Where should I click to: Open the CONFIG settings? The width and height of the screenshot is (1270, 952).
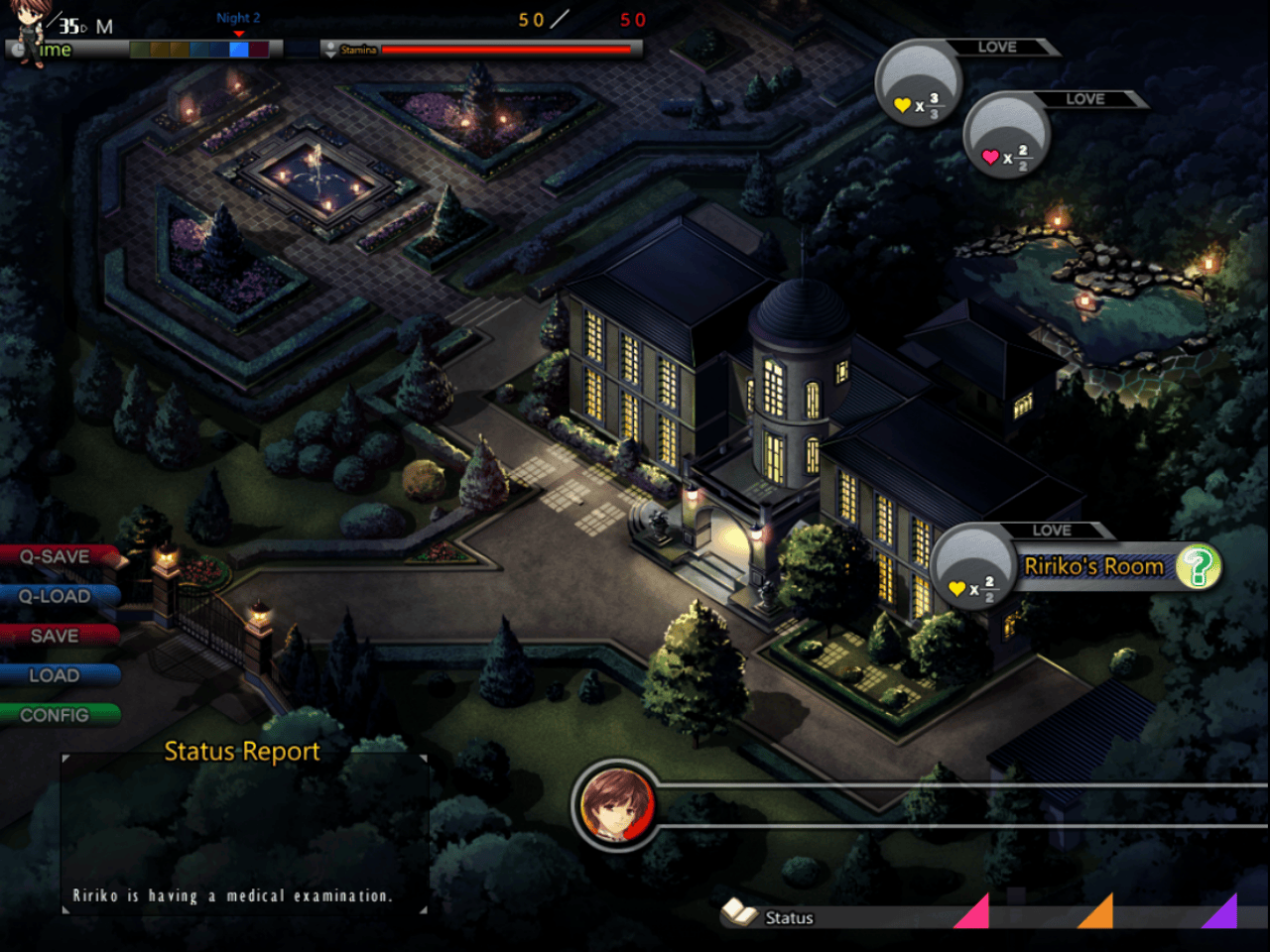[x=56, y=716]
